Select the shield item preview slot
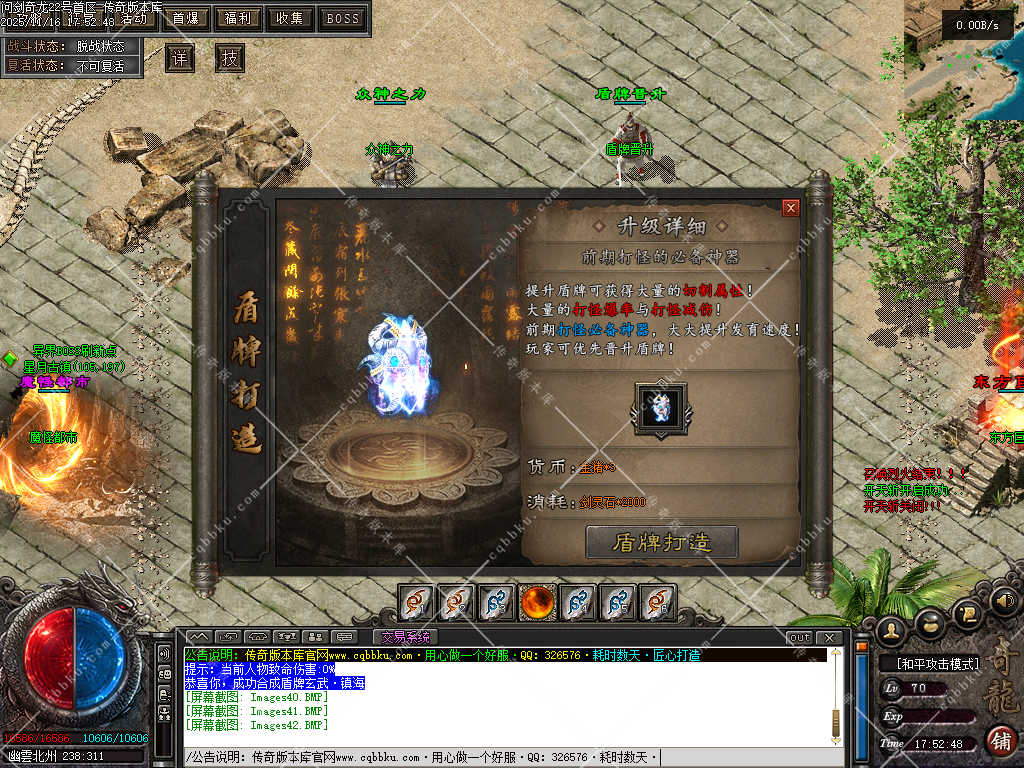The image size is (1024, 768). click(660, 408)
